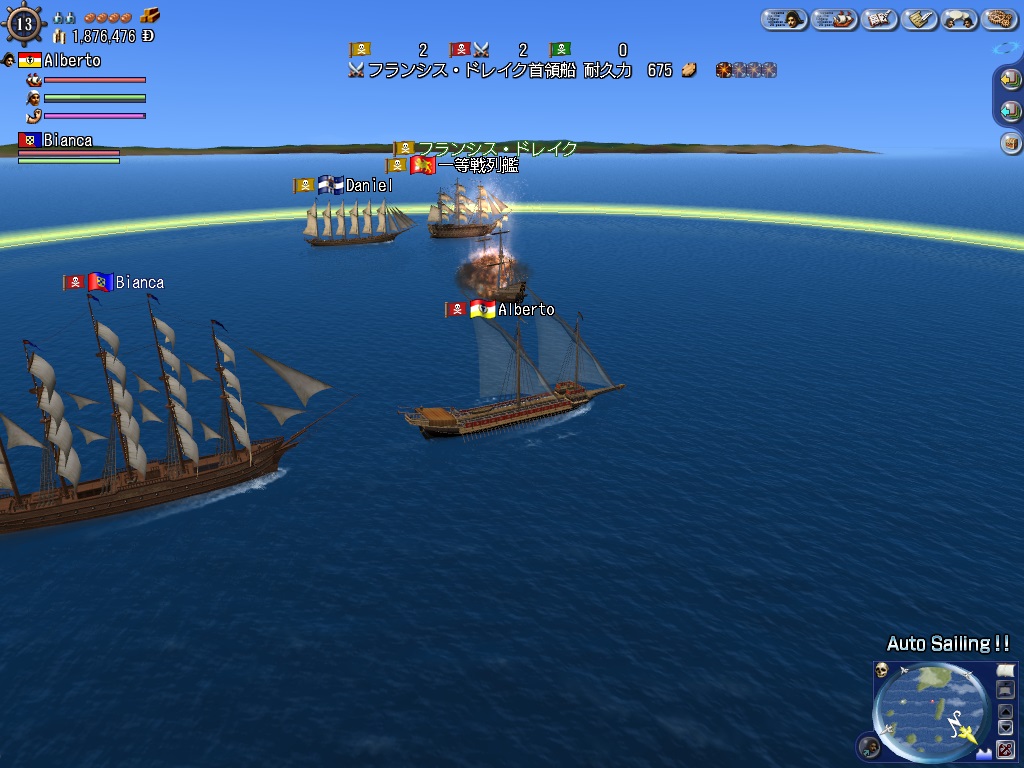The image size is (1024, 768).
Task: Click the up arrow beside the minimap
Action: (1006, 711)
